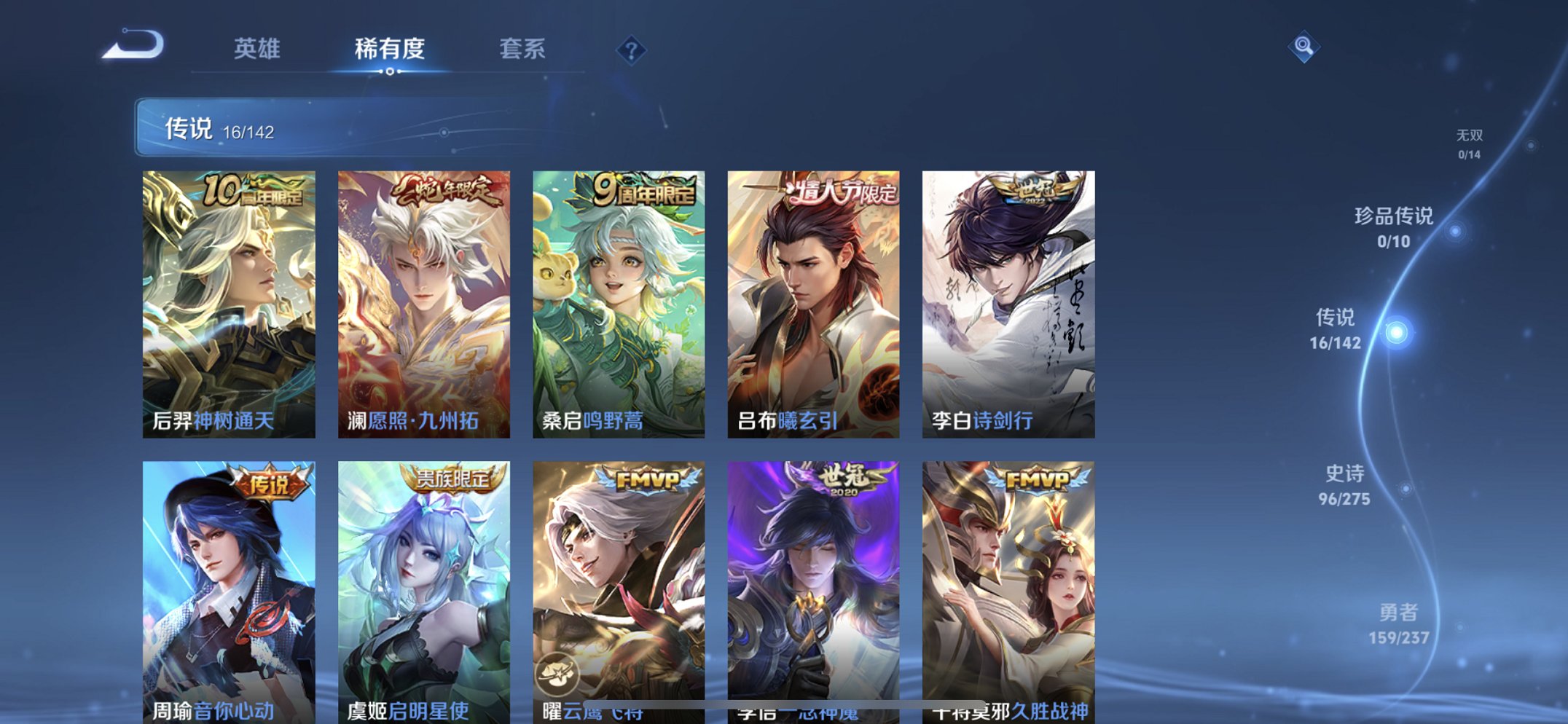Open help via the question mark diamond icon

click(633, 49)
